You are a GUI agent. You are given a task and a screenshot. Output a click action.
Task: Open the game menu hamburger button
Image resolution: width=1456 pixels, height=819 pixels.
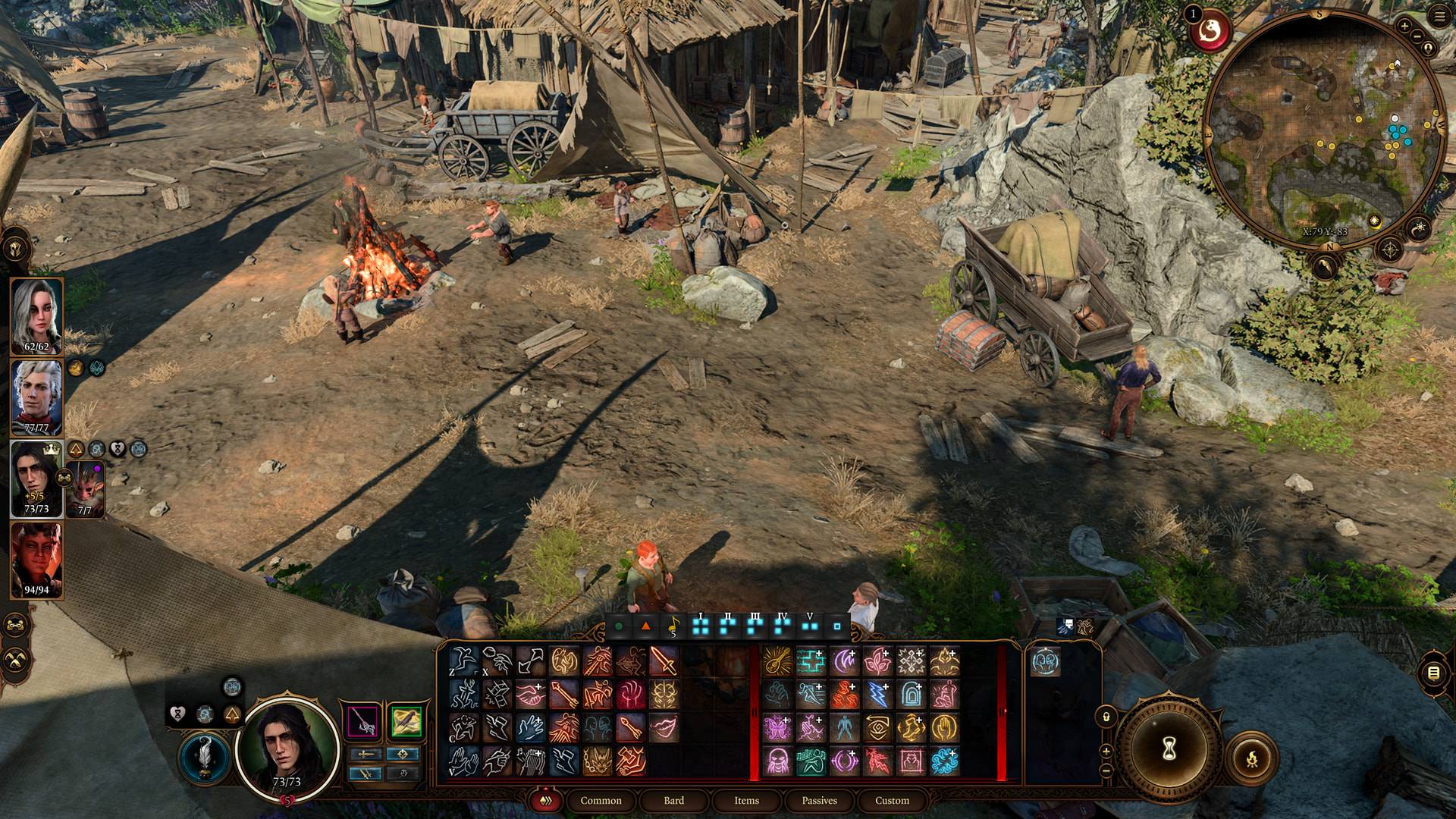point(1439,16)
